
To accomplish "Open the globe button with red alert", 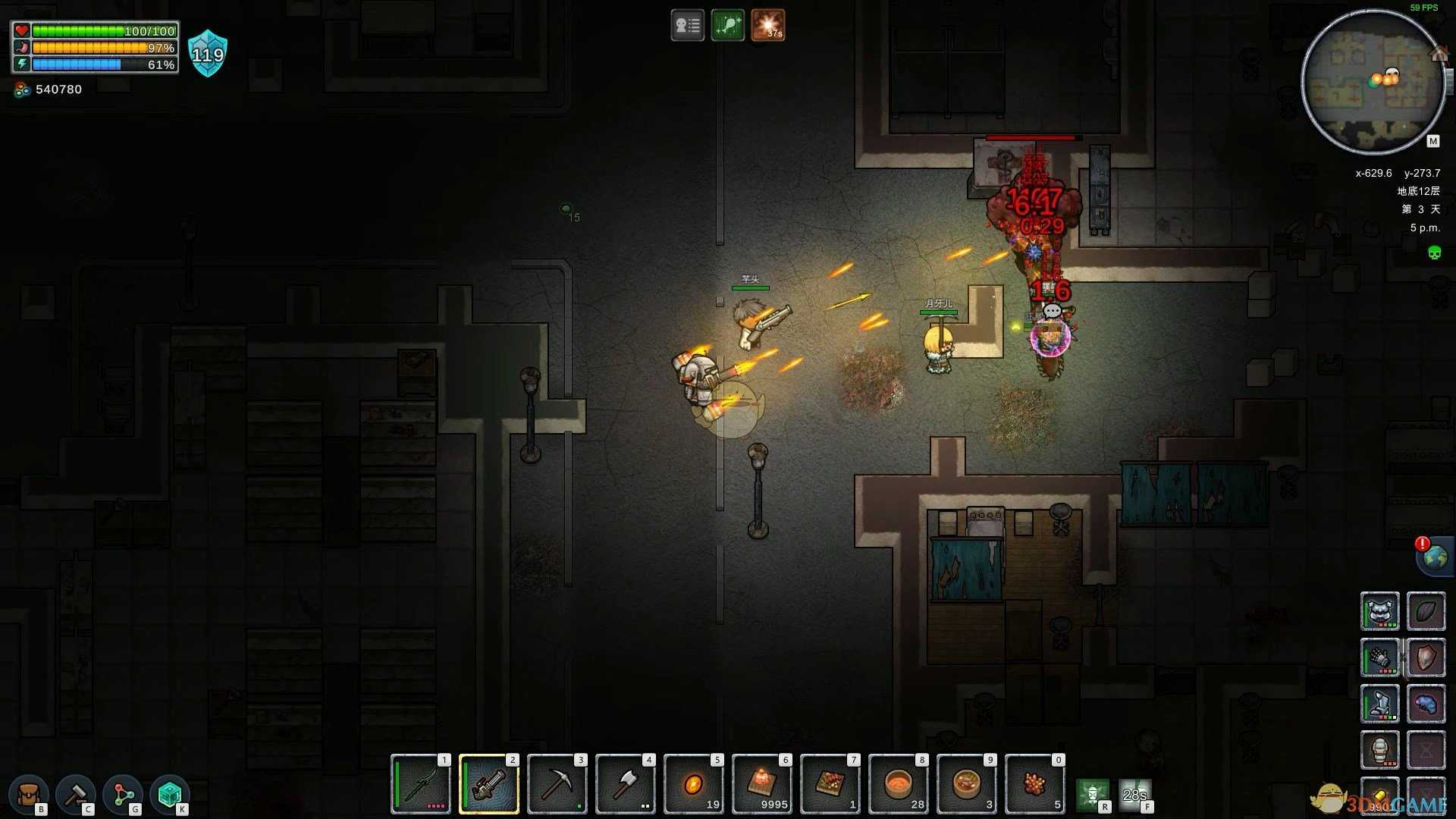I will pos(1435,557).
